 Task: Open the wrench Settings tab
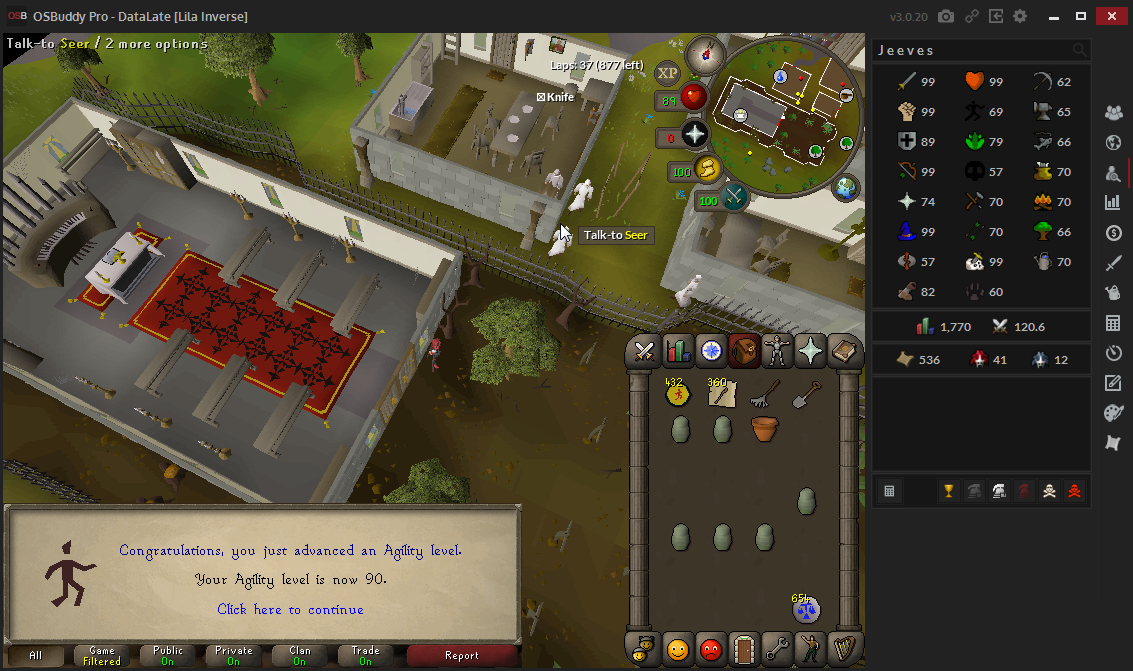point(777,648)
